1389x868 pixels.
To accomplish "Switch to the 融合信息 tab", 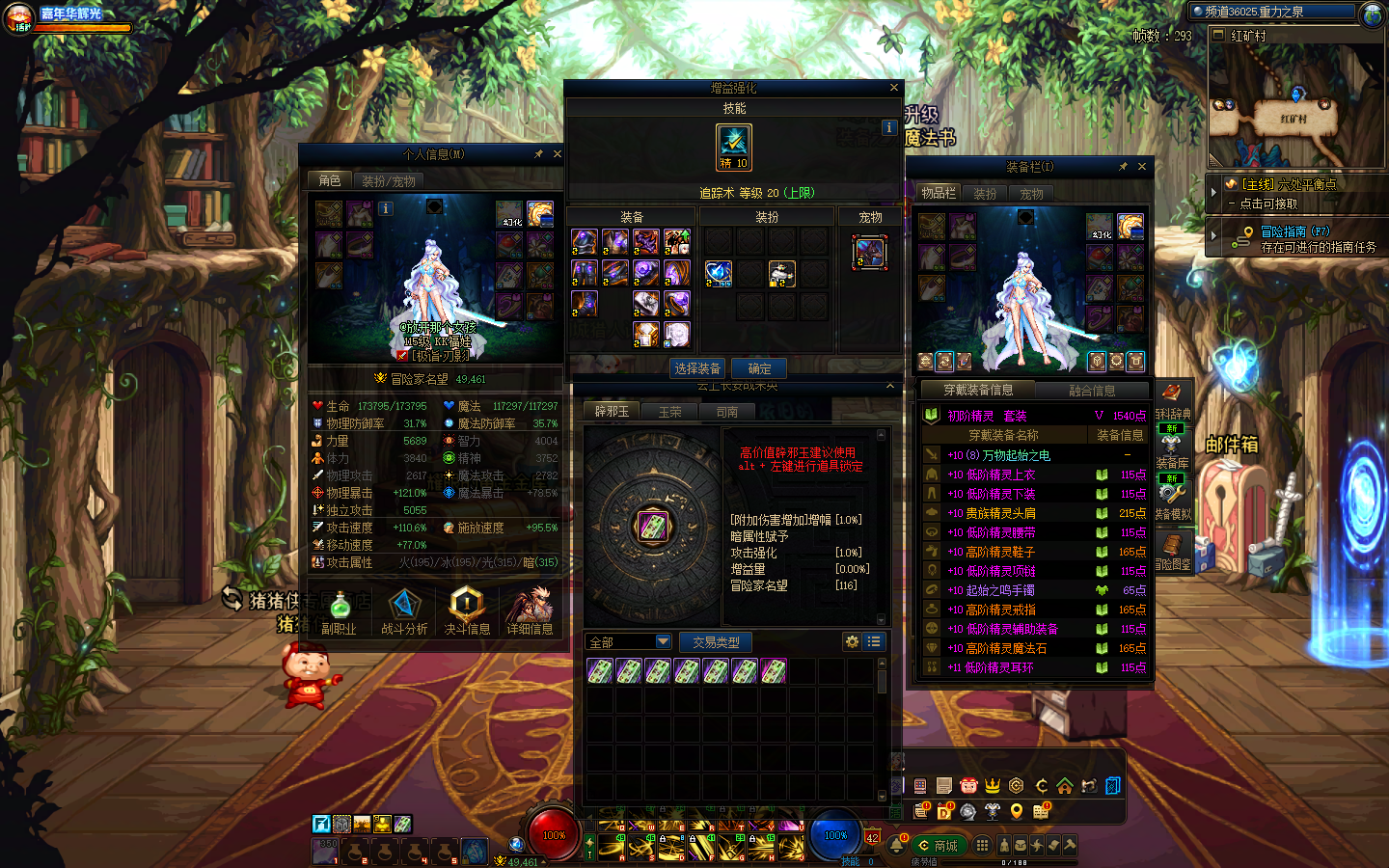I will click(x=1092, y=391).
